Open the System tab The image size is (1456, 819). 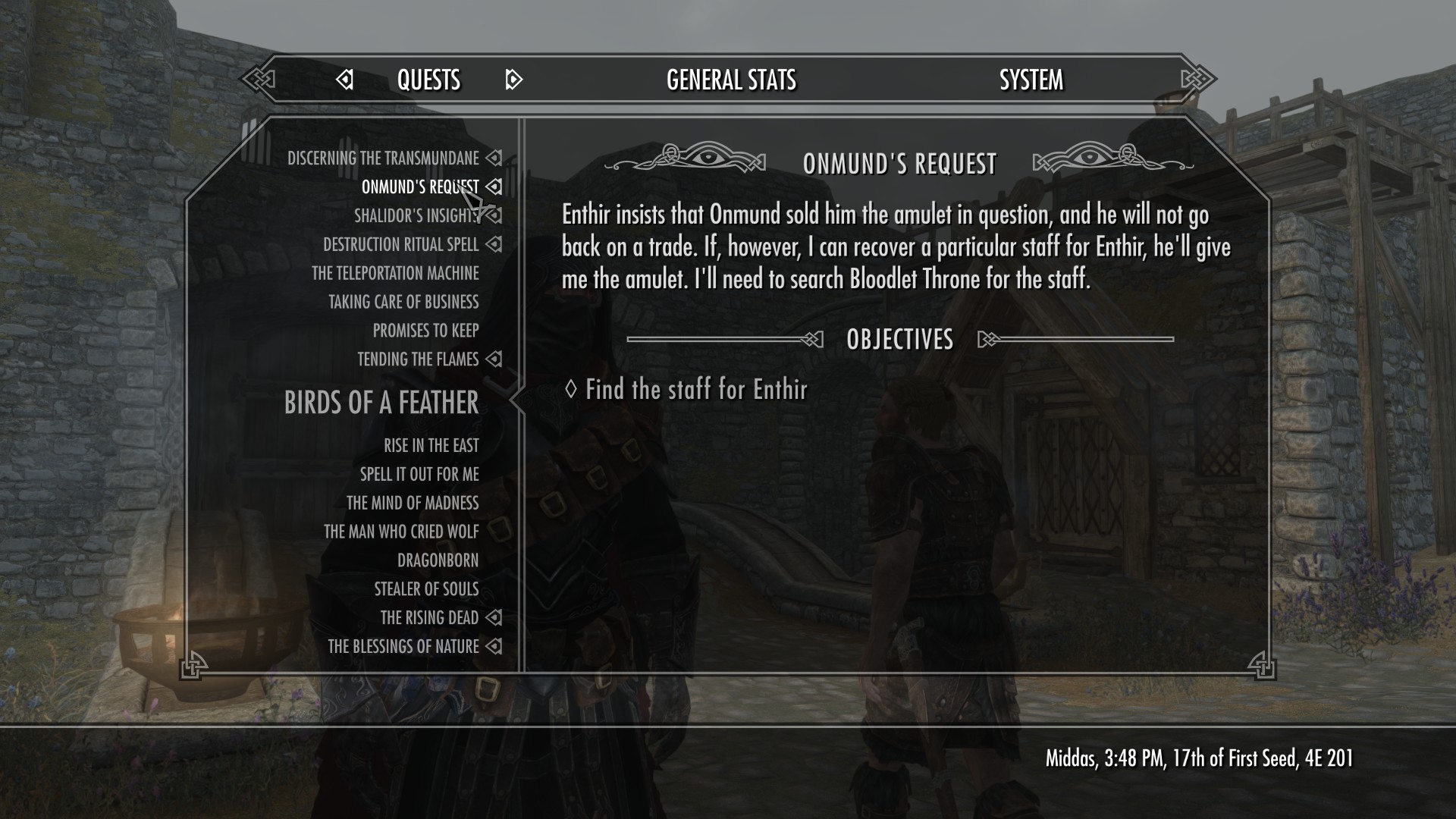click(1031, 80)
